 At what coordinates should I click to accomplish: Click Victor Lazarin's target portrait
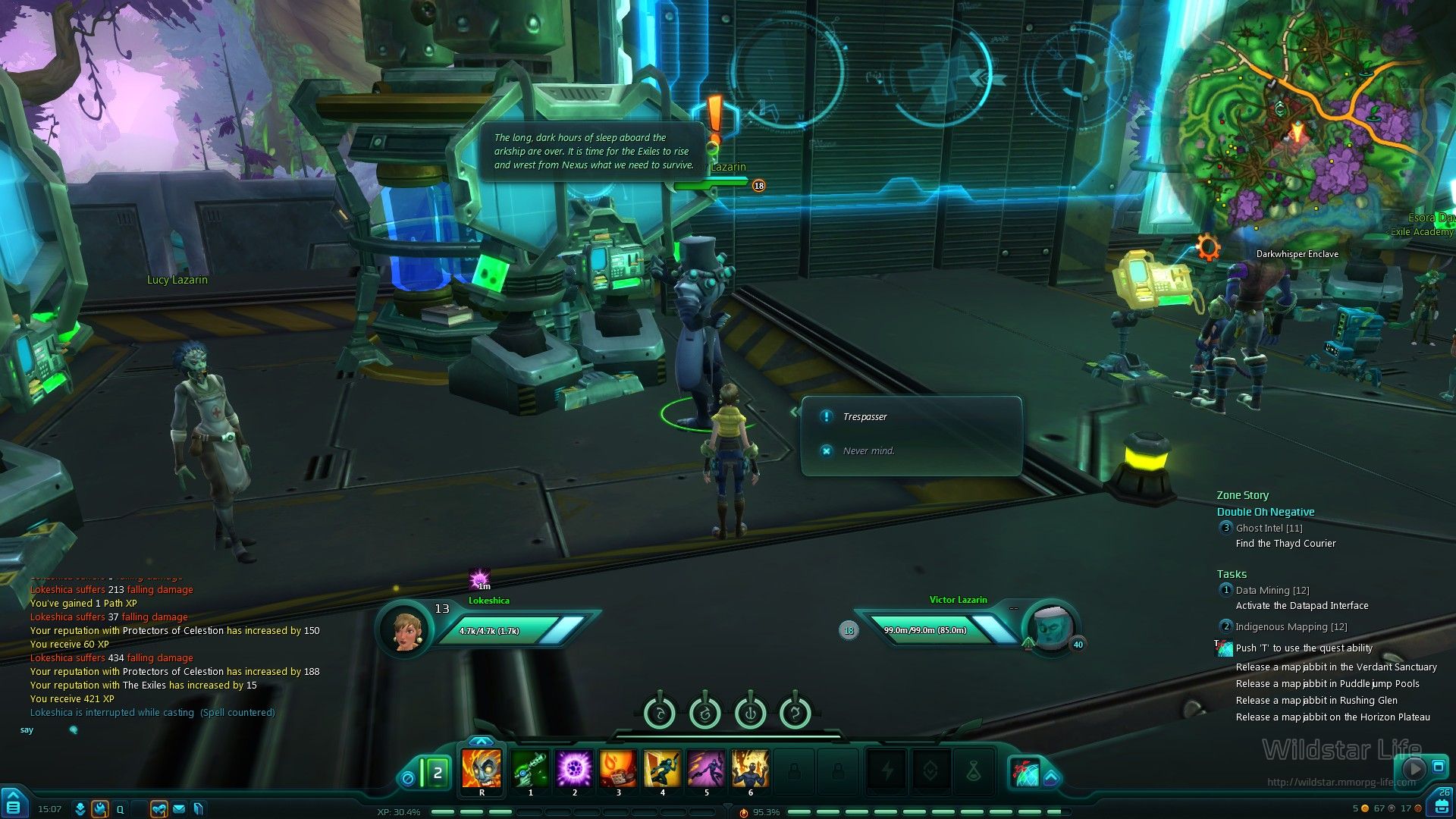(1052, 629)
